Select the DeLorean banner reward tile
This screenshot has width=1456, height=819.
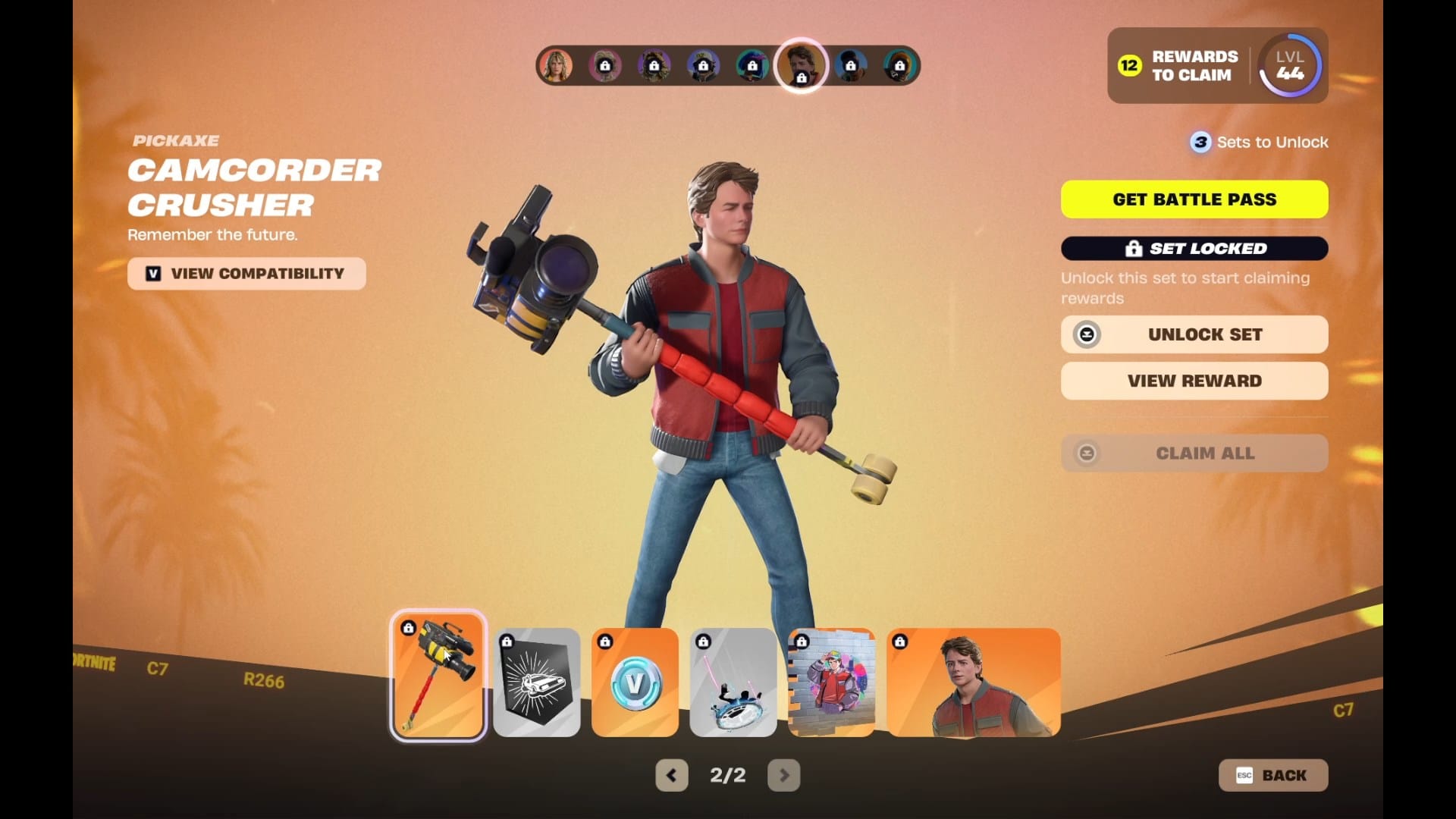537,682
